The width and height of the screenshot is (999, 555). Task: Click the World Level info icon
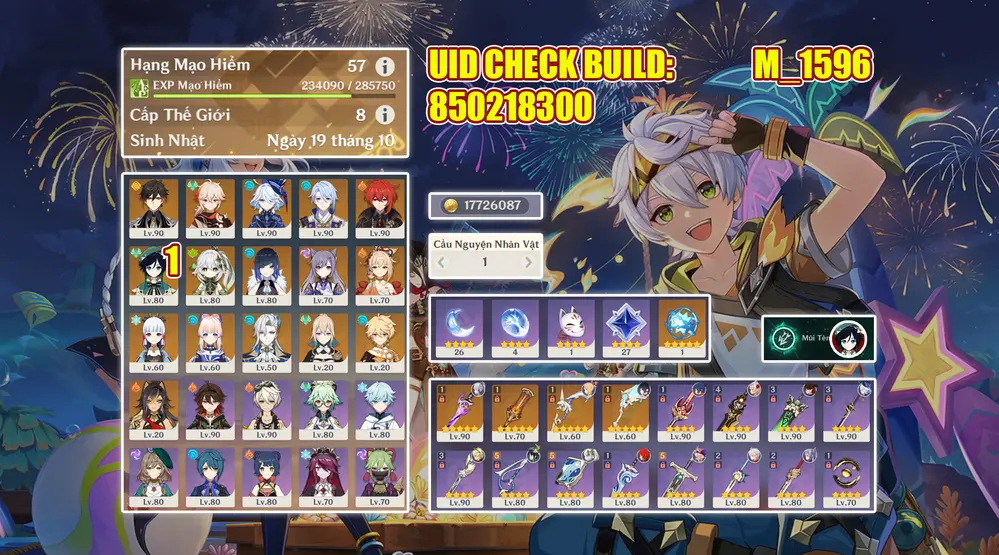(383, 115)
